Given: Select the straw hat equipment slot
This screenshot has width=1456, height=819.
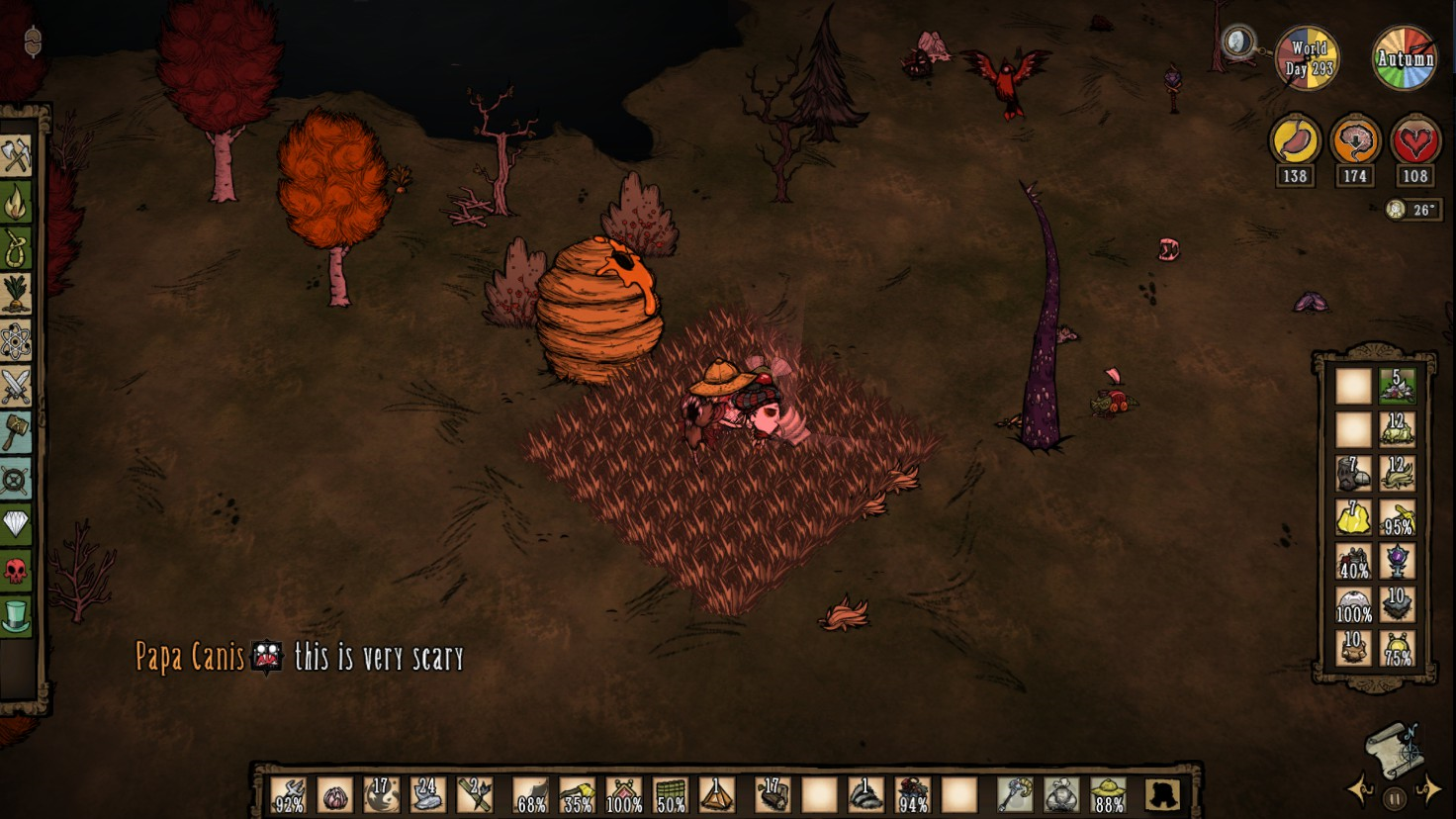Looking at the screenshot, I should coord(1108,793).
